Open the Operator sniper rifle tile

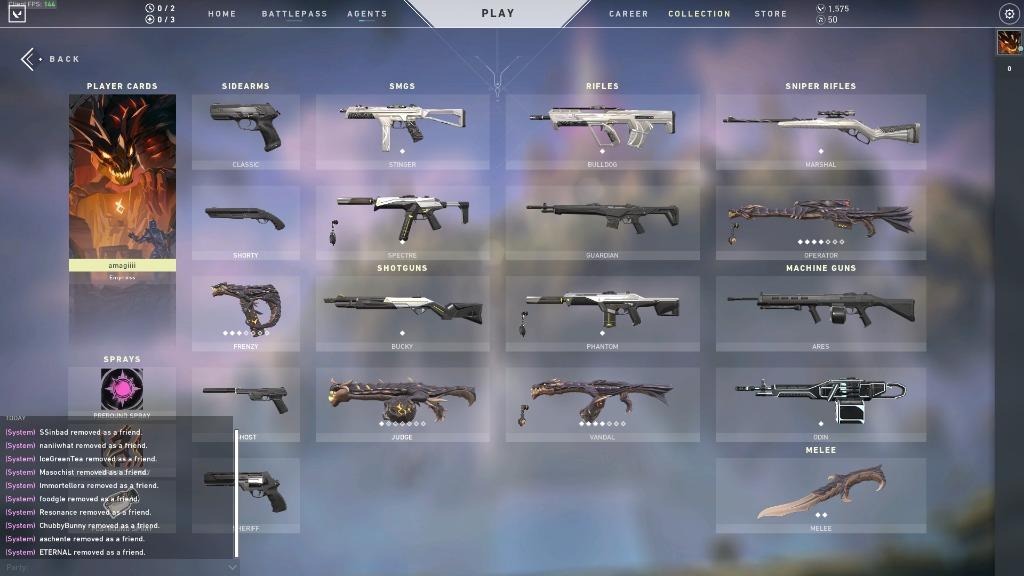820,222
